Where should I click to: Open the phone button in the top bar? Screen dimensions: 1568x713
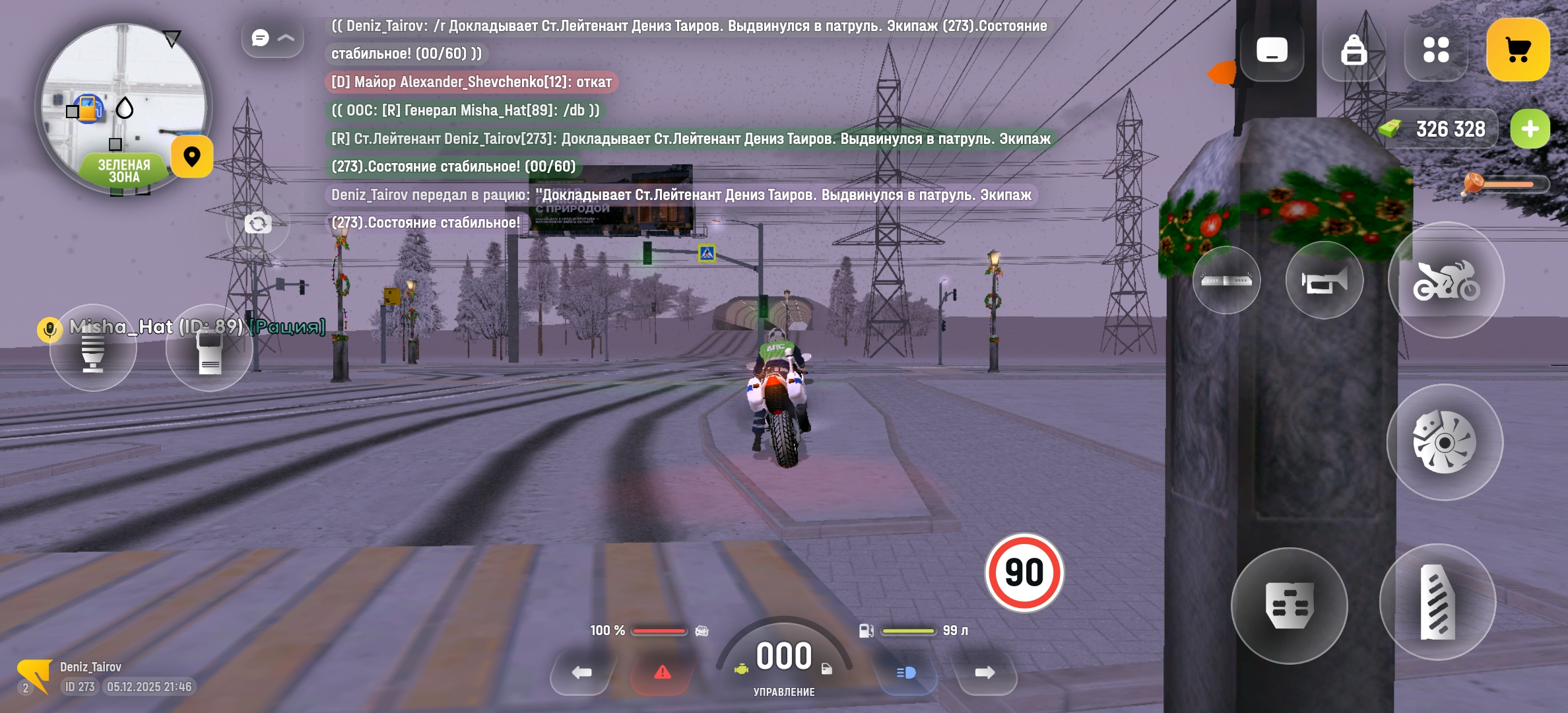tap(1272, 50)
